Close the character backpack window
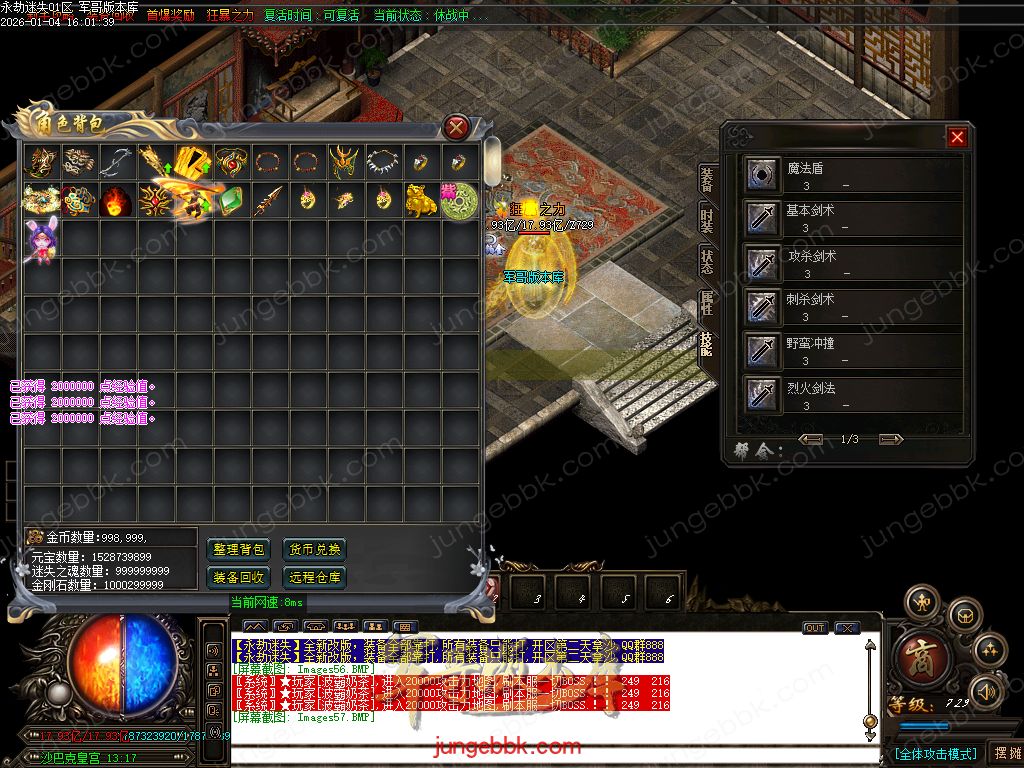The height and width of the screenshot is (768, 1024). (x=456, y=127)
